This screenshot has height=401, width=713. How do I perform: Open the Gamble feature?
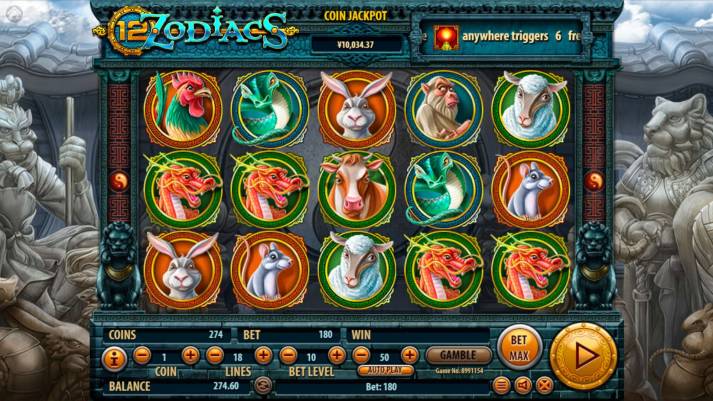point(458,355)
